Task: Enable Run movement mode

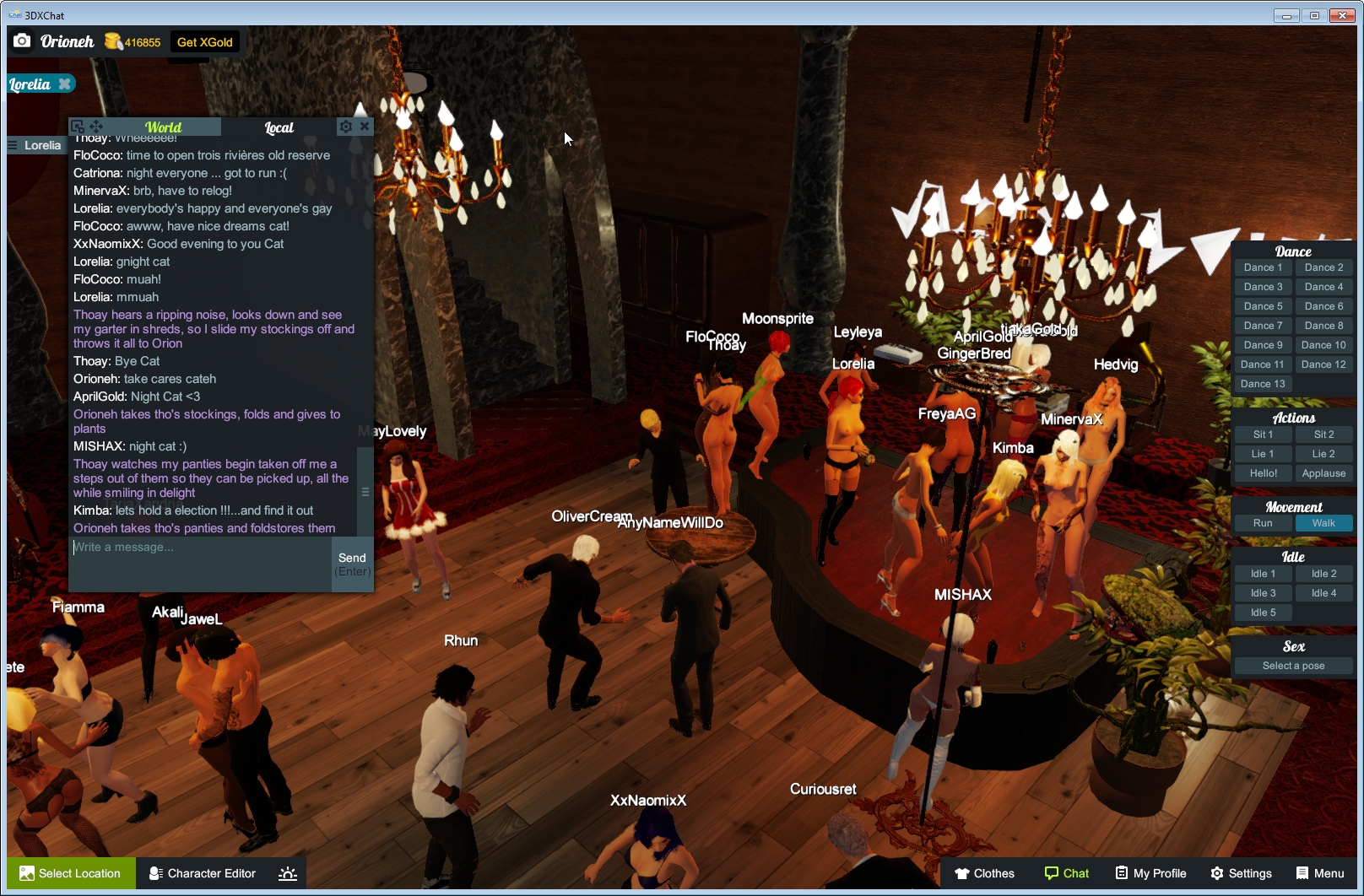Action: tap(1262, 523)
